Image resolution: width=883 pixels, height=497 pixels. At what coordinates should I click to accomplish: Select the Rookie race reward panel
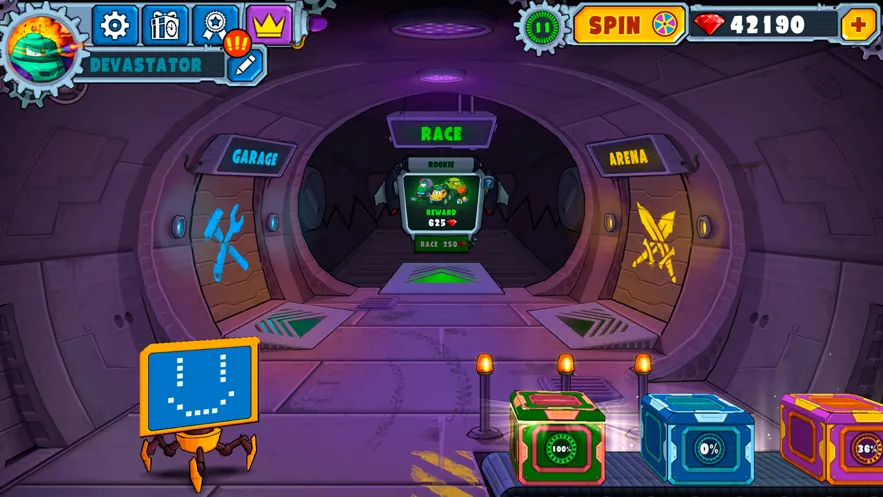coord(441,198)
